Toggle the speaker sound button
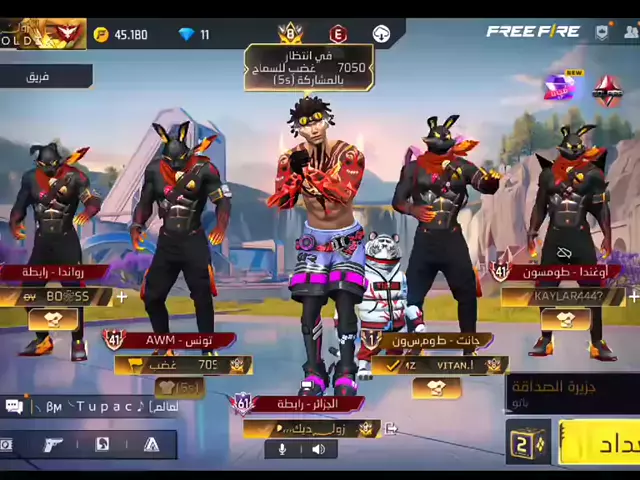This screenshot has width=640, height=480. (x=318, y=450)
